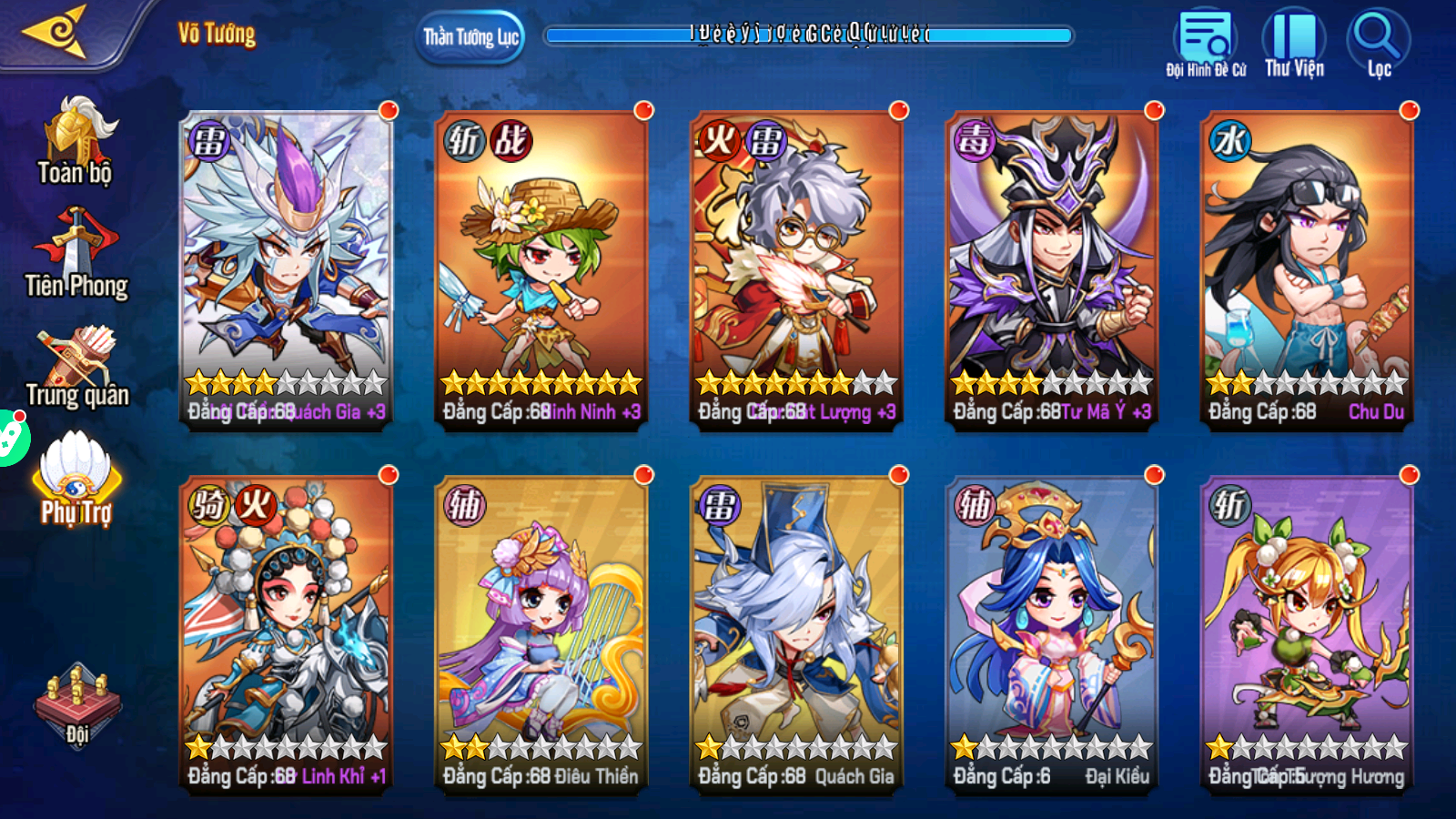Choose the Thượng Hương hero card
Viewport: 1456px width, 819px height.
tap(1307, 634)
